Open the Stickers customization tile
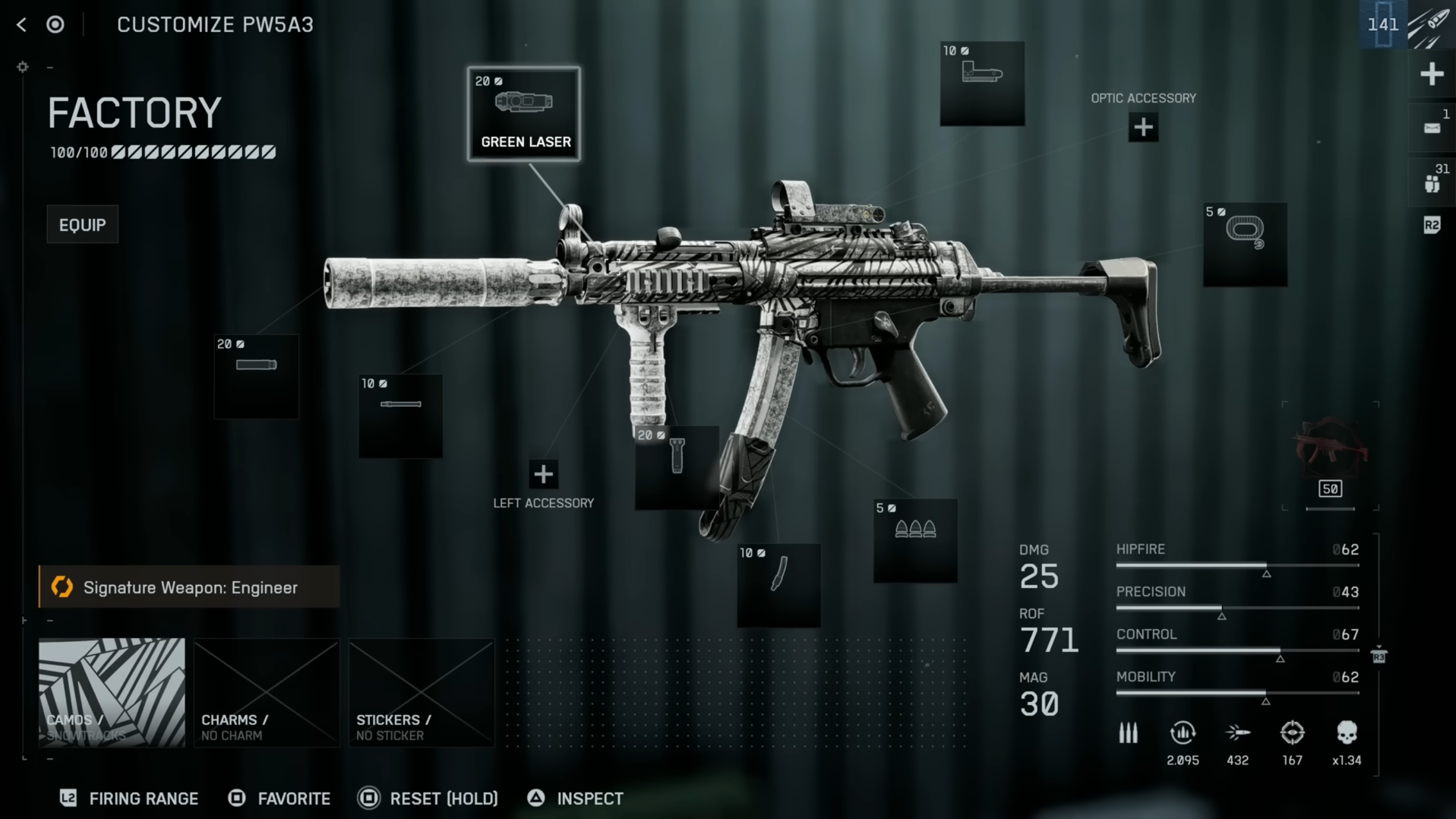Image resolution: width=1456 pixels, height=819 pixels. [x=422, y=692]
